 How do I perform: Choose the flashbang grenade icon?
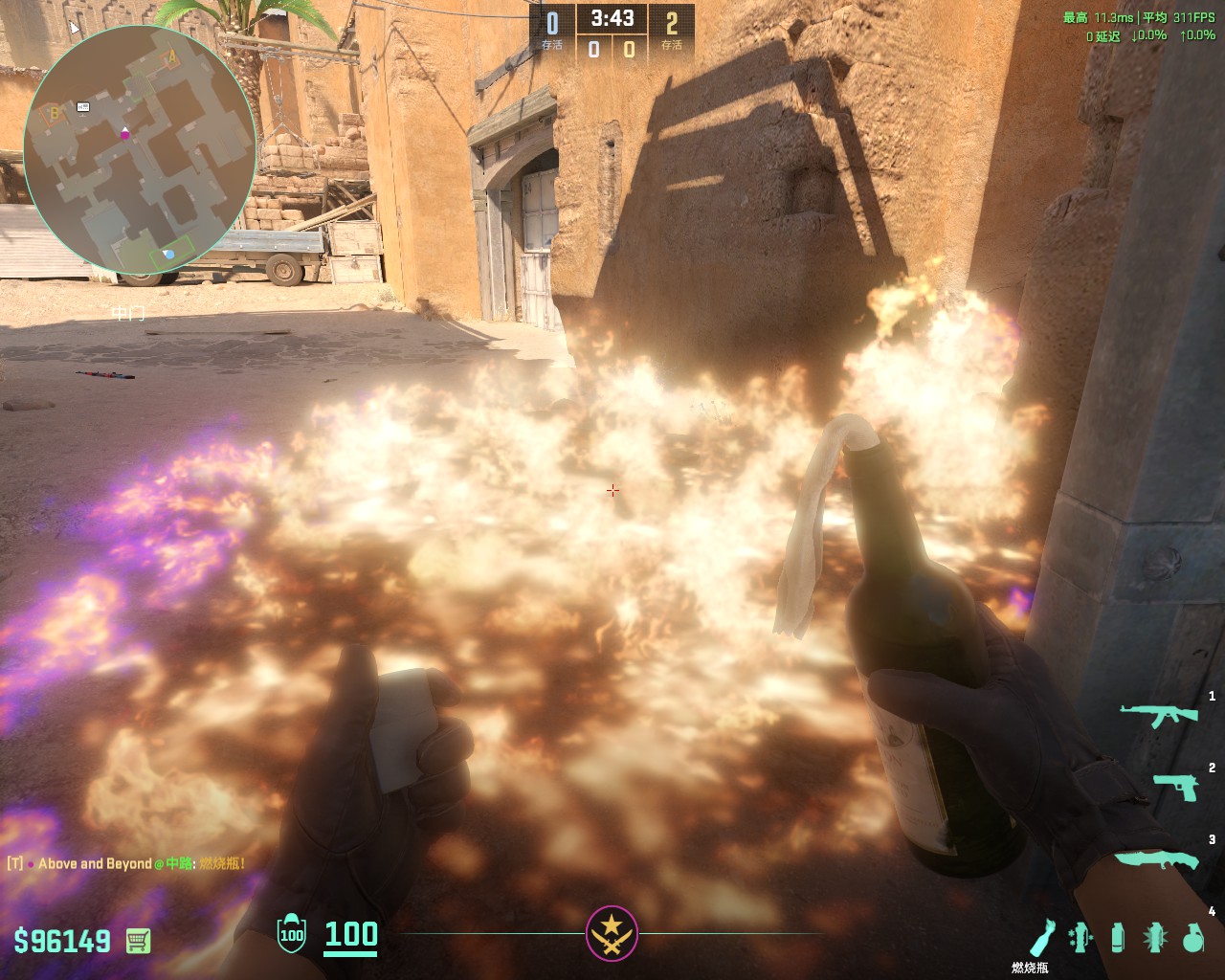point(1155,937)
